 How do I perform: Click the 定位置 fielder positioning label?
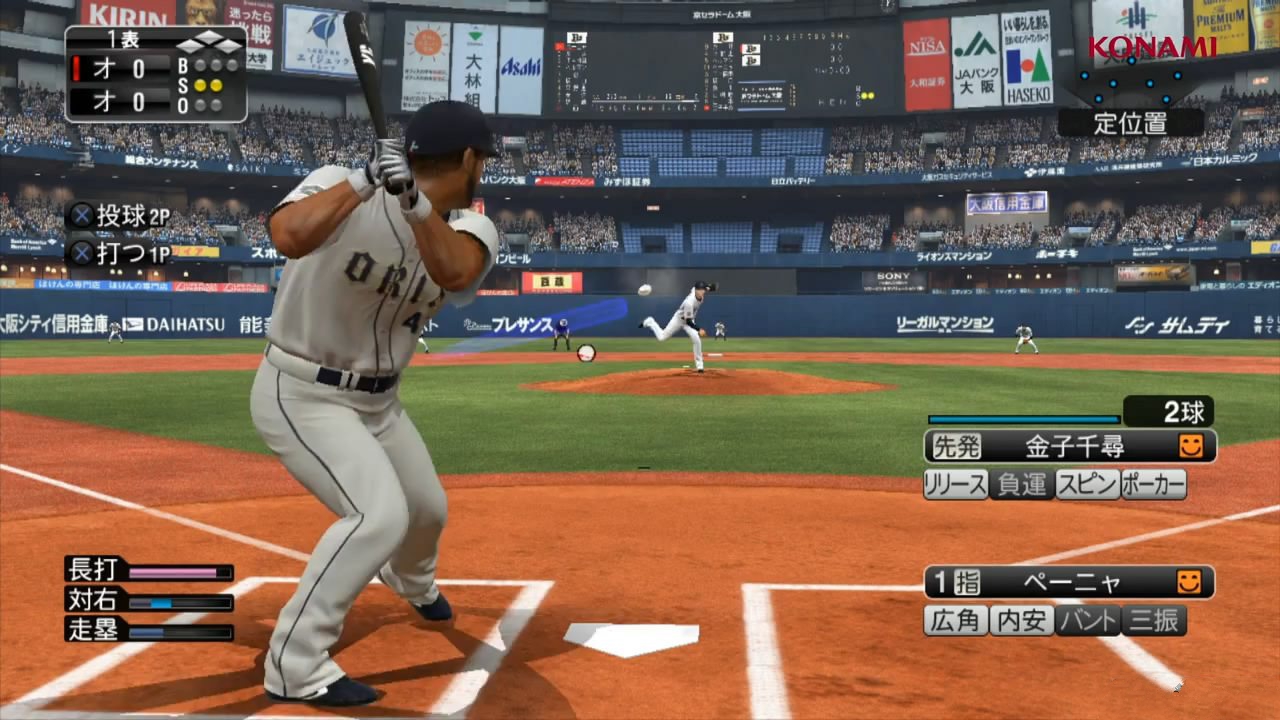1131,123
